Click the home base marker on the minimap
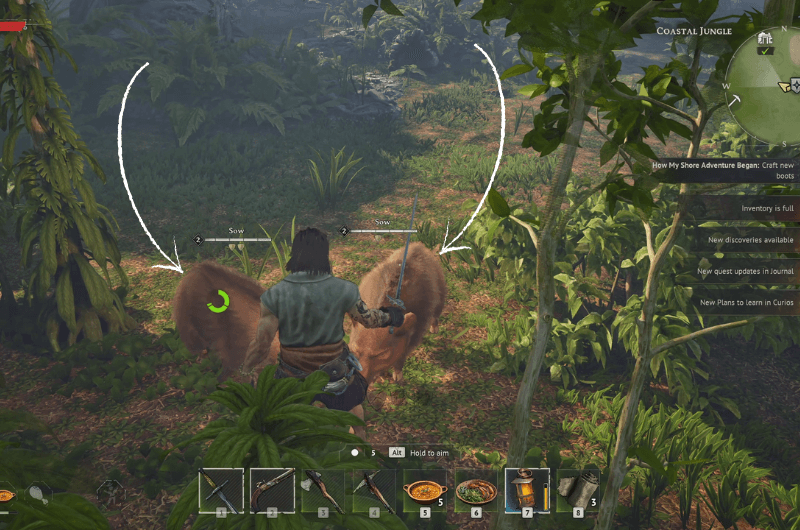Screen dimensions: 800x530 [766, 39]
